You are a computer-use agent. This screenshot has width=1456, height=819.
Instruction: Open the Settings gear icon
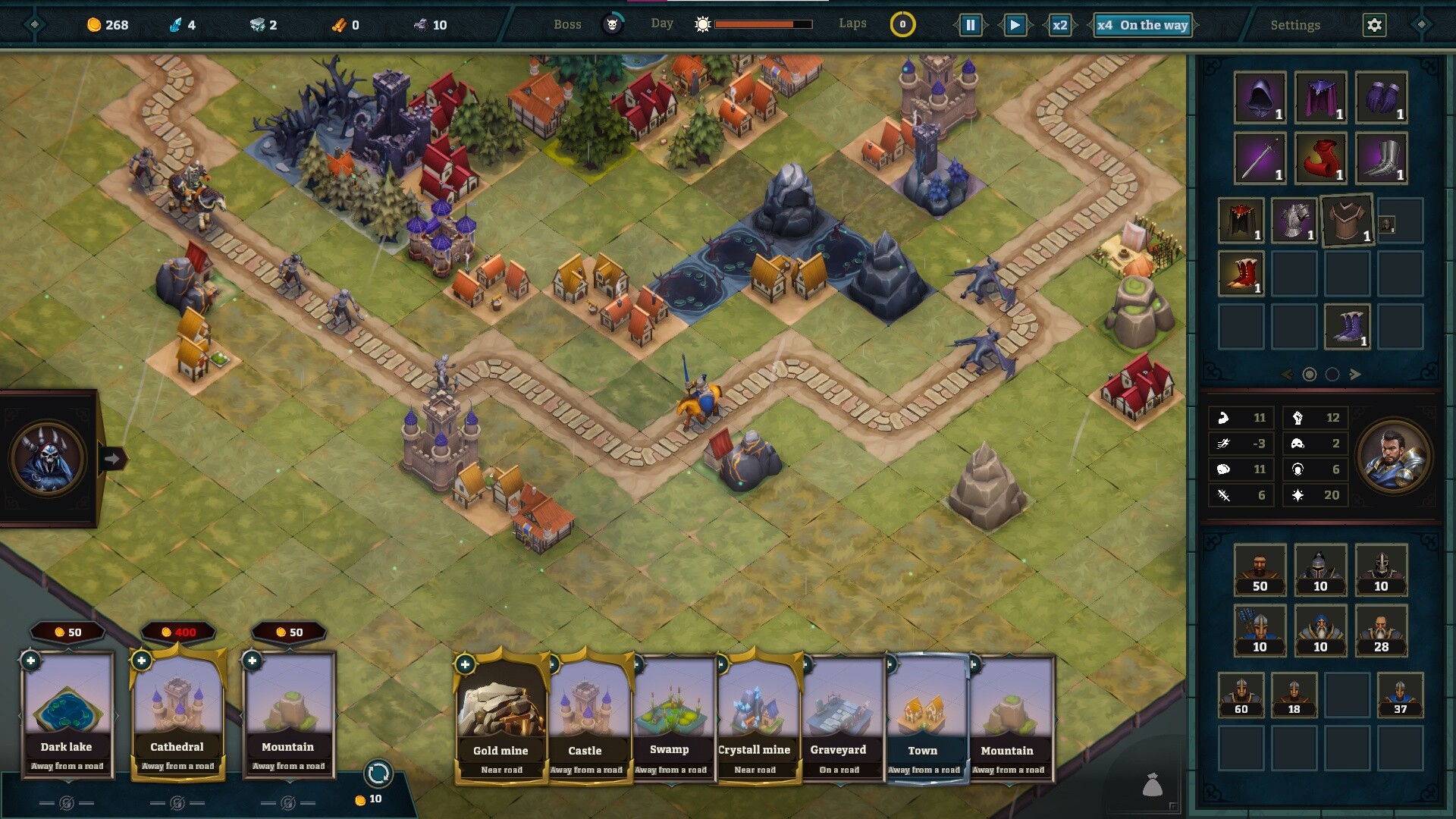click(x=1375, y=24)
